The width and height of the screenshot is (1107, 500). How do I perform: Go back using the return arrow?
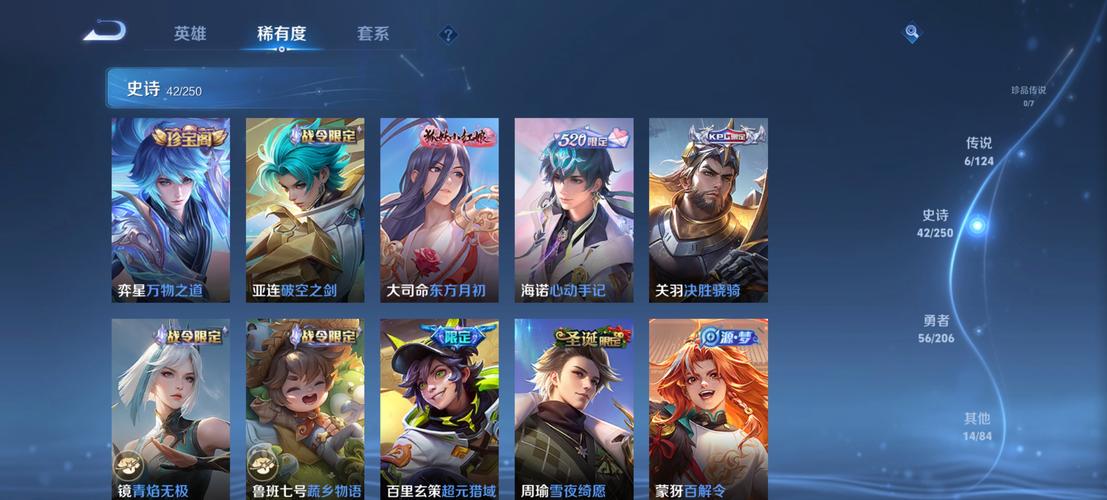point(105,32)
